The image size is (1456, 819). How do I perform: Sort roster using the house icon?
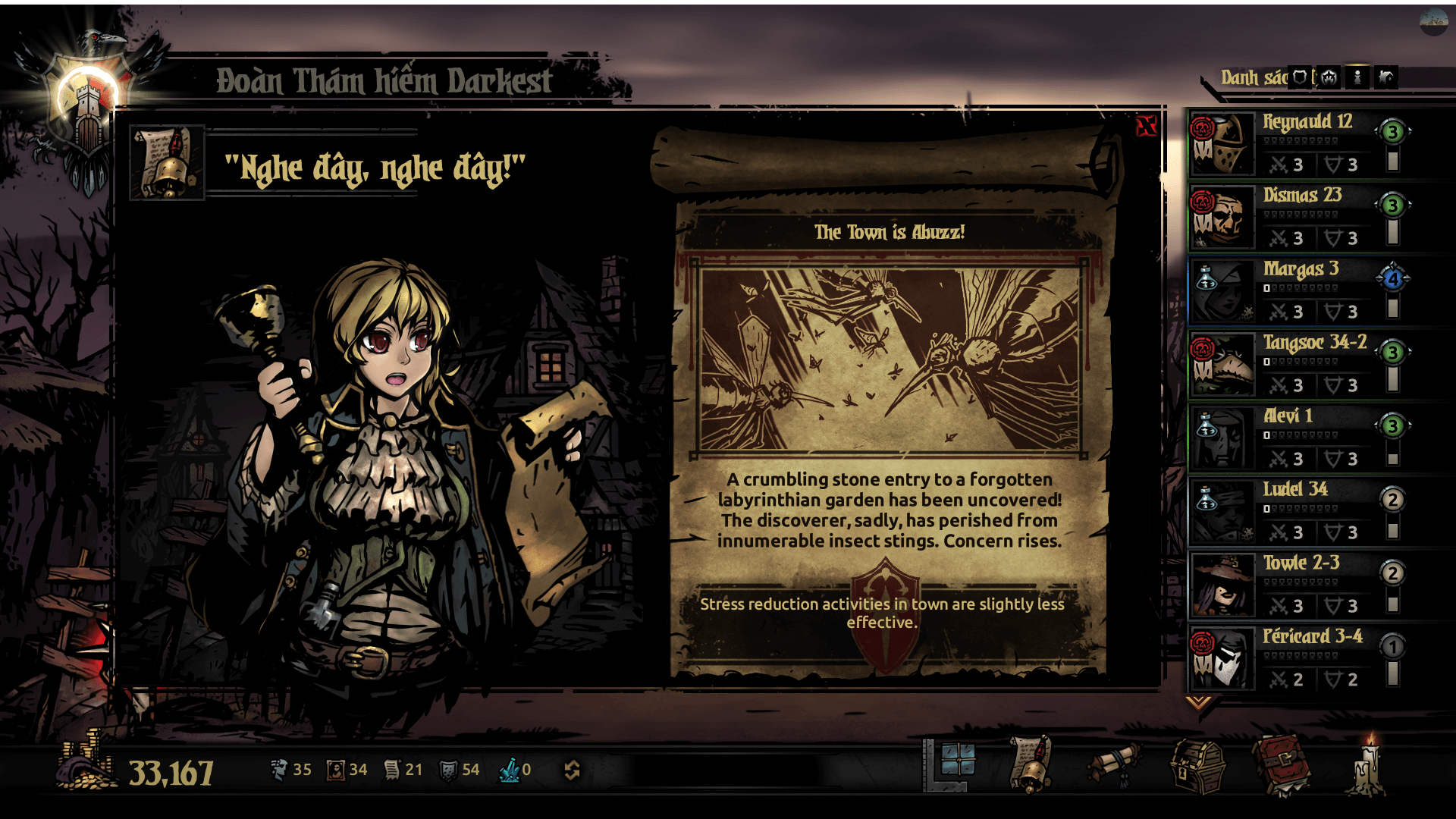pos(1386,77)
